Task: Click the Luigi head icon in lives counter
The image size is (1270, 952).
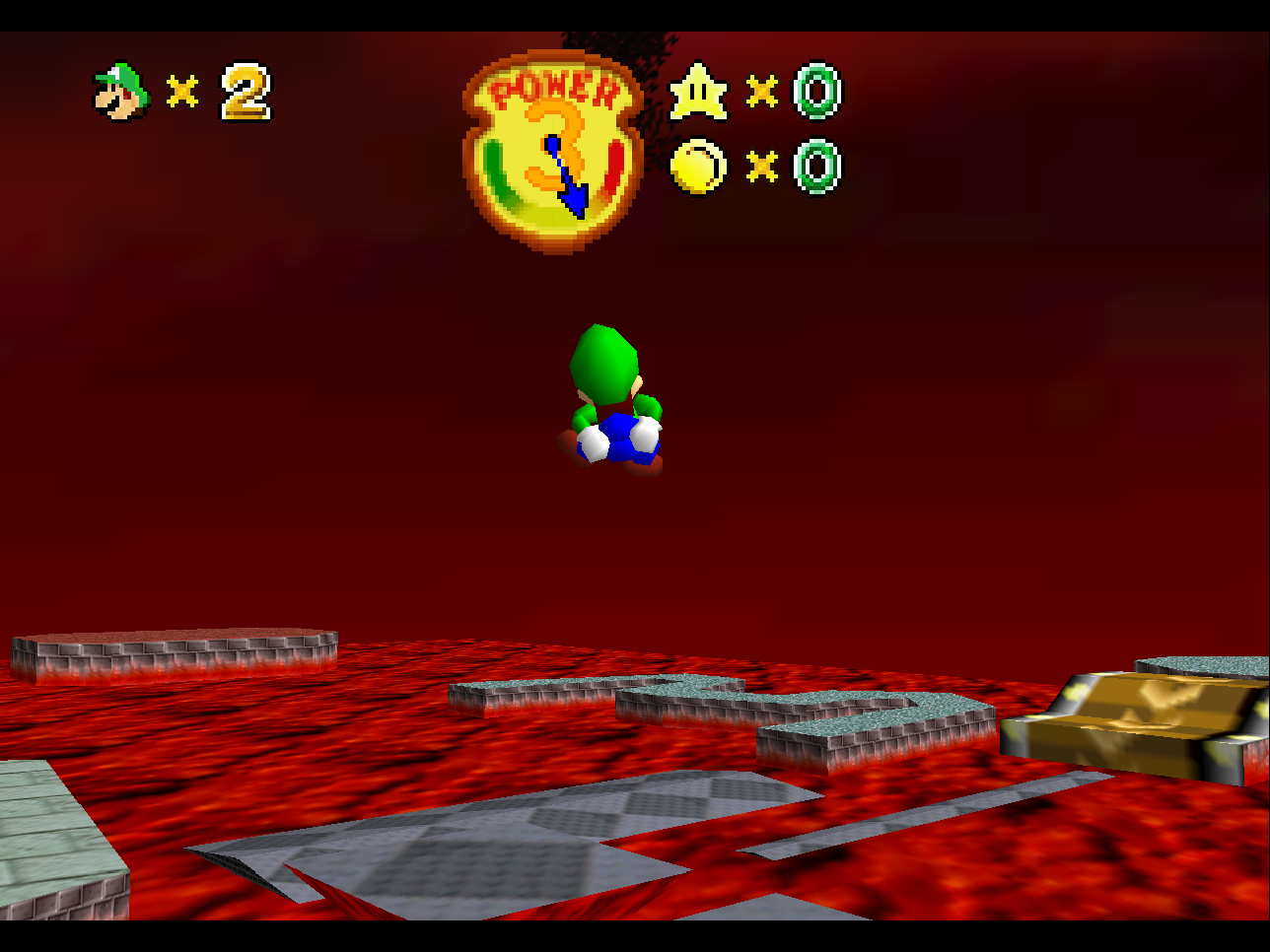Action: coord(120,94)
